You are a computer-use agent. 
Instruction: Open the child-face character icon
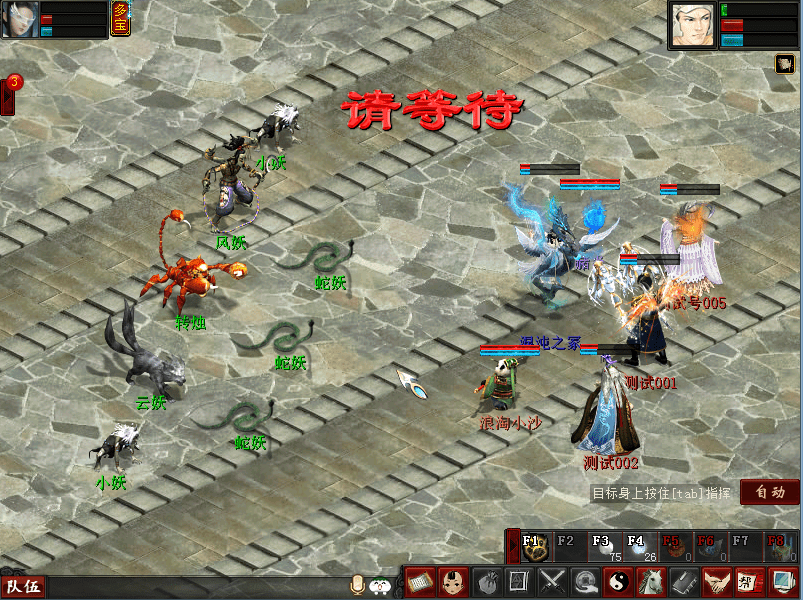(453, 581)
